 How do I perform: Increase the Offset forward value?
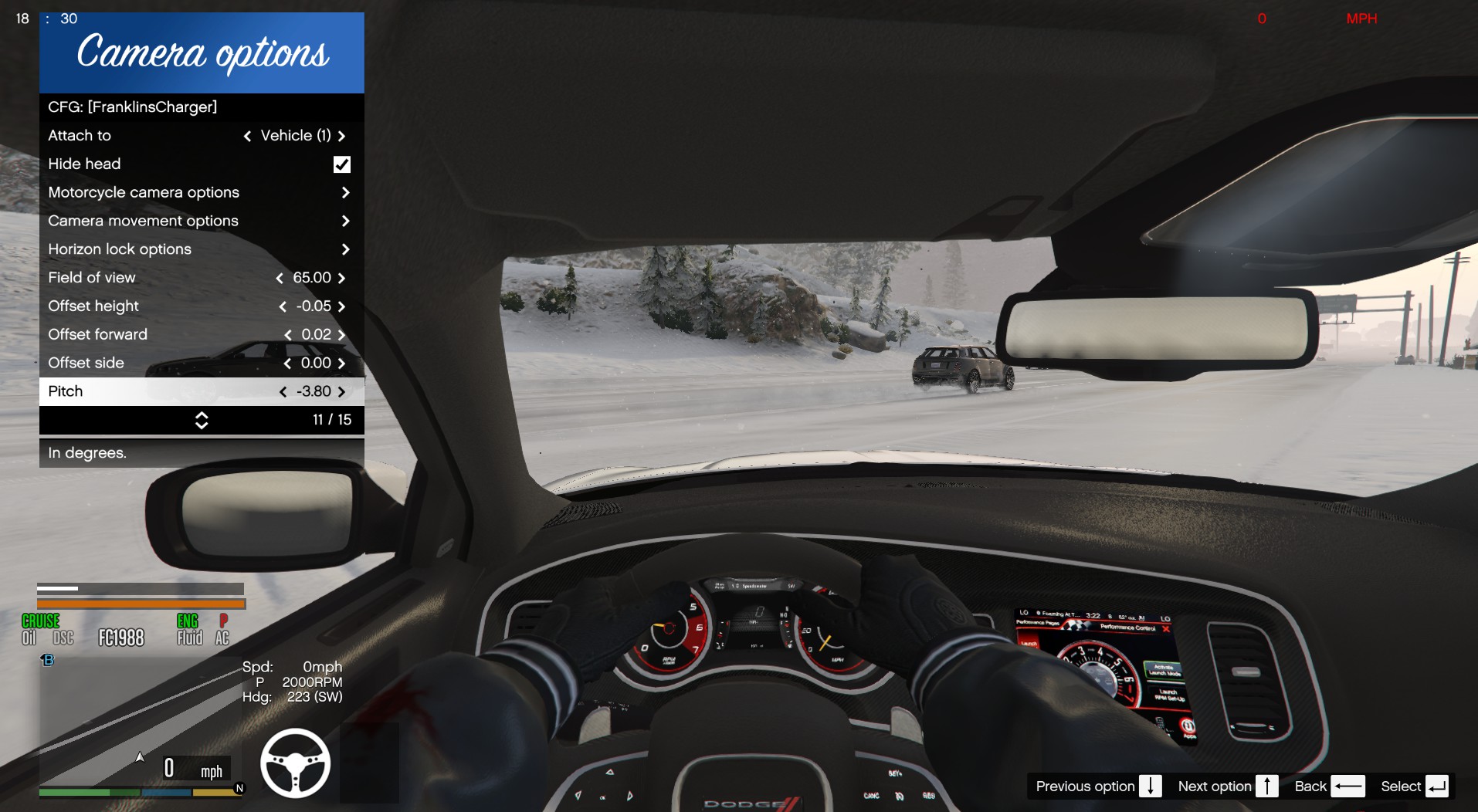(x=342, y=335)
